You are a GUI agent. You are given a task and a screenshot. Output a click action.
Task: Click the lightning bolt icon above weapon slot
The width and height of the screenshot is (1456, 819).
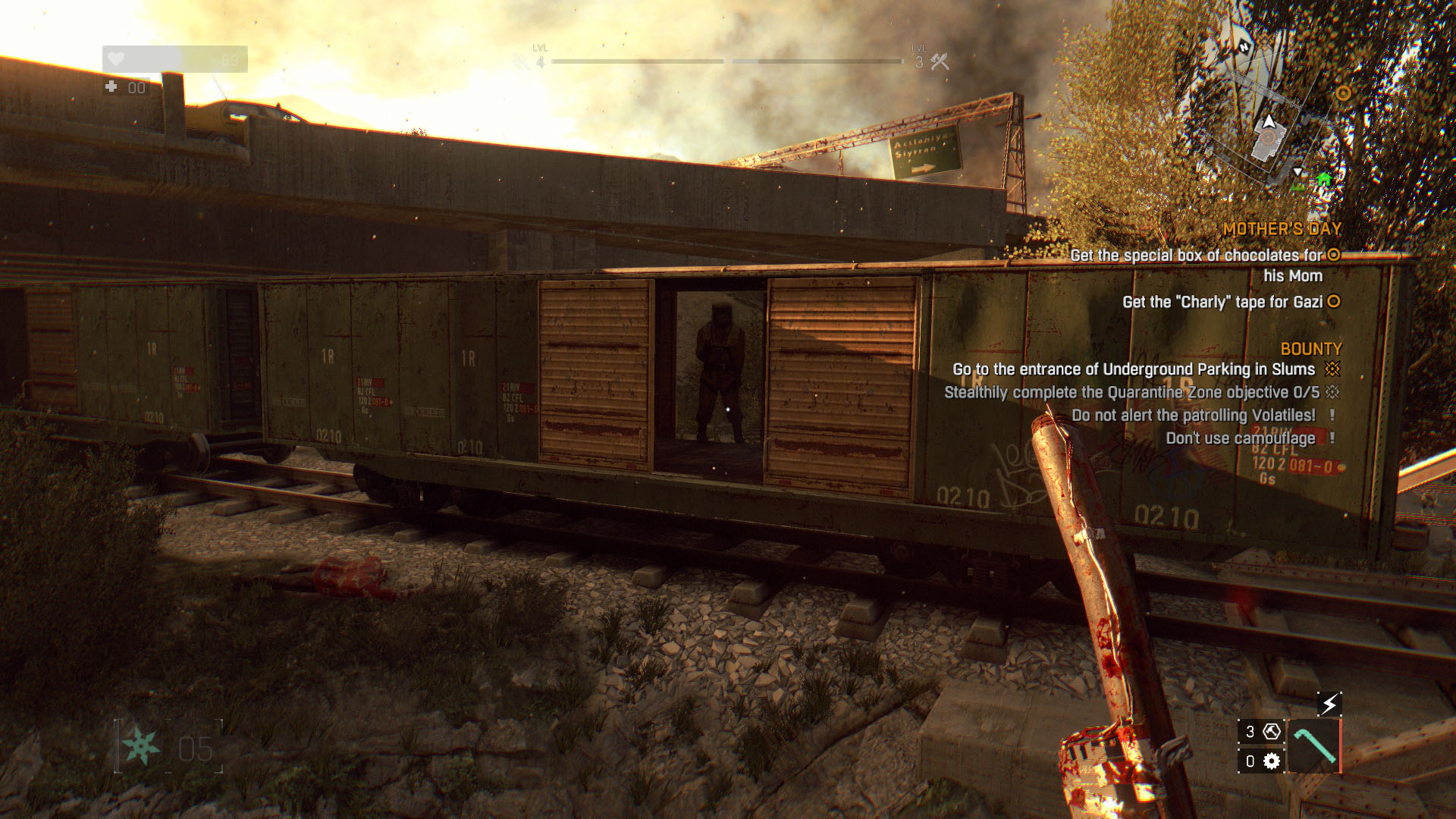[x=1329, y=704]
